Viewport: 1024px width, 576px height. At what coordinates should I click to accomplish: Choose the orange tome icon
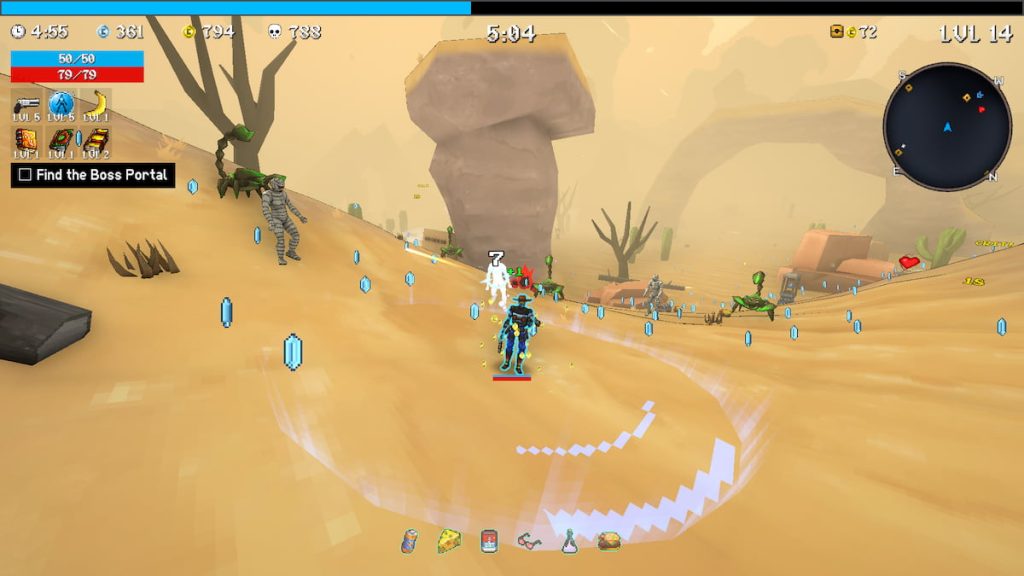pos(26,140)
